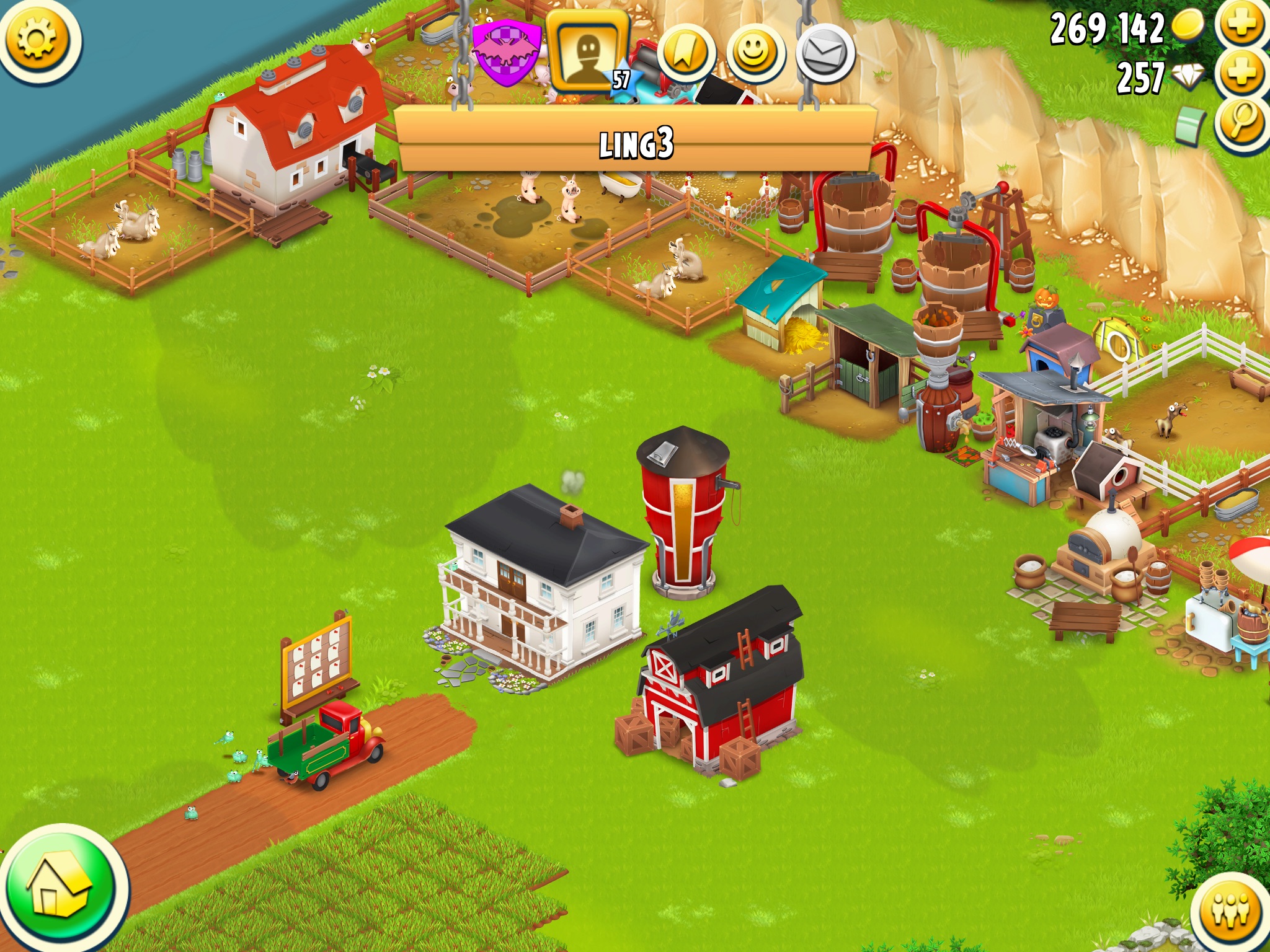Open the green book icon
The width and height of the screenshot is (1270, 952).
coord(1191,125)
